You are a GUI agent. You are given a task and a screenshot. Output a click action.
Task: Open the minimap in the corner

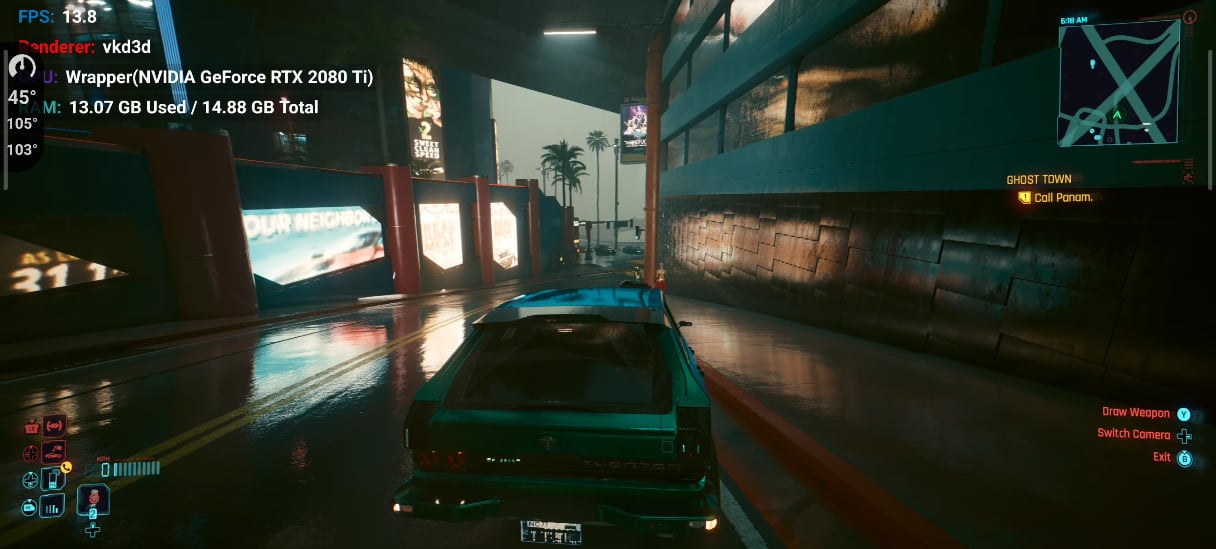[x=1118, y=83]
